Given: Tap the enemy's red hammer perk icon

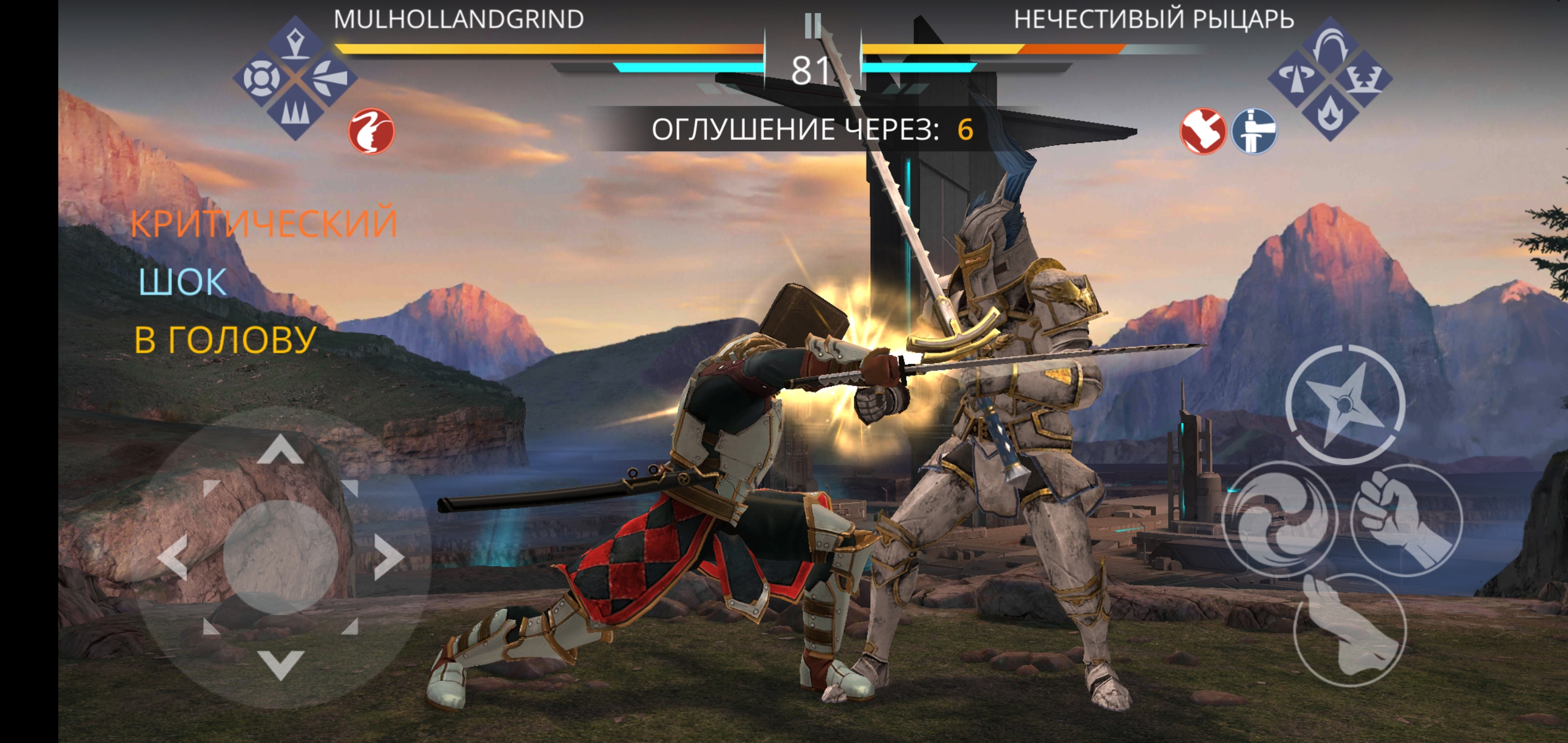Looking at the screenshot, I should point(1203,131).
